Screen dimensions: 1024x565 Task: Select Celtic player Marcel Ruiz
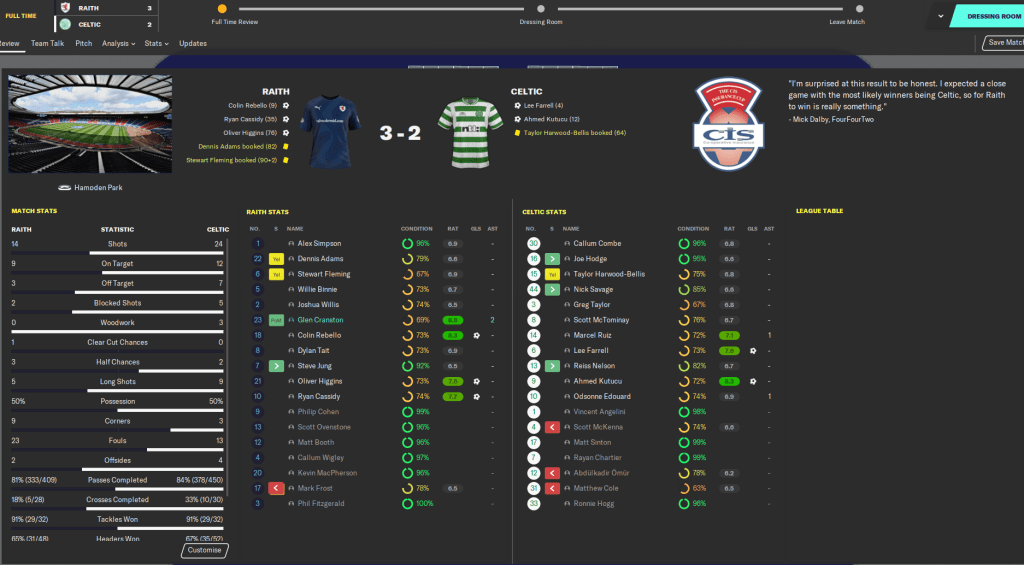[592, 335]
